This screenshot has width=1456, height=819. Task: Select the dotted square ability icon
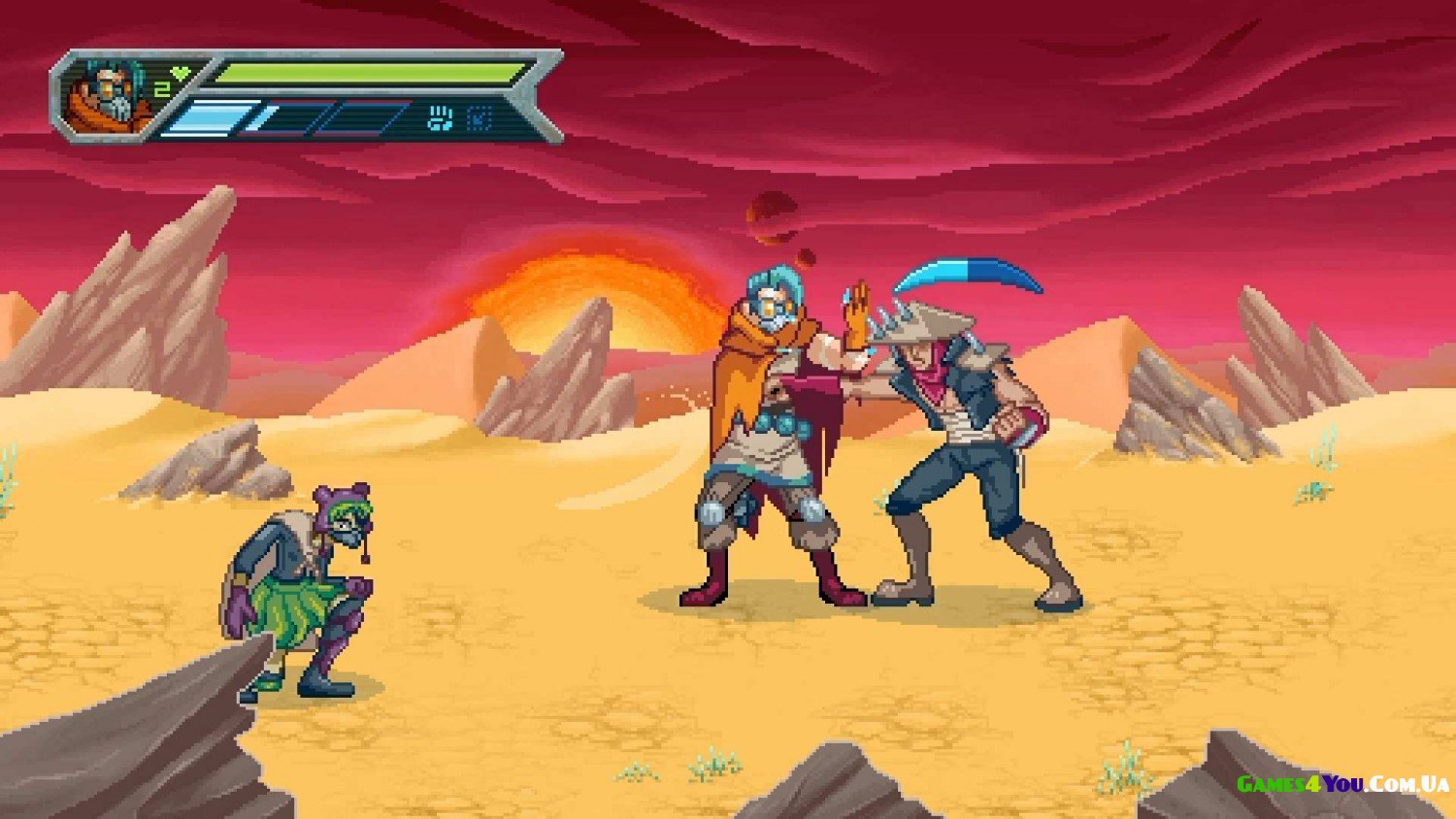coord(480,119)
